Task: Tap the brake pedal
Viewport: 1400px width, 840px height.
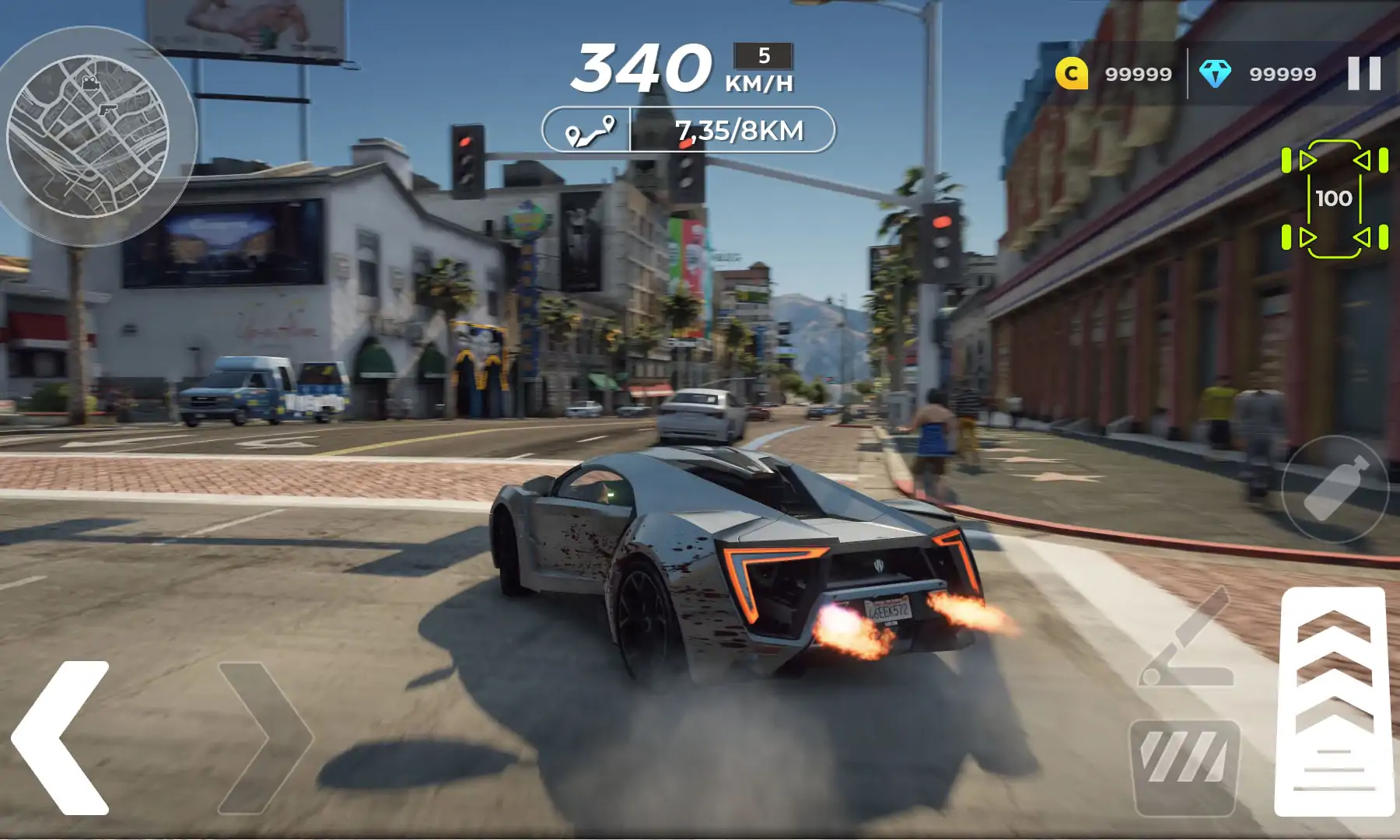Action: coord(1185,767)
